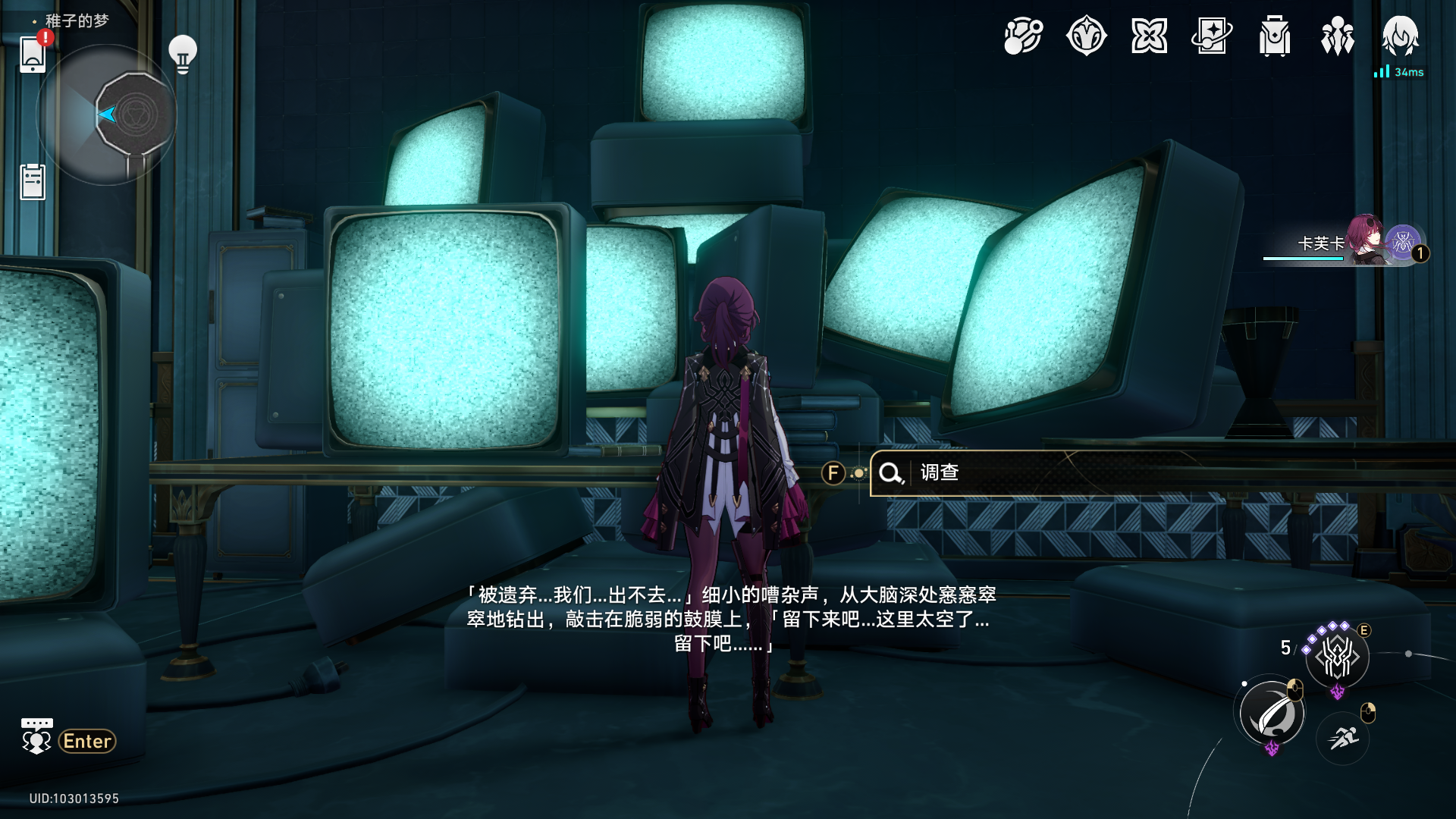The image size is (1456, 819).
Task: Click the 调查 investigate prompt
Action: 940,472
